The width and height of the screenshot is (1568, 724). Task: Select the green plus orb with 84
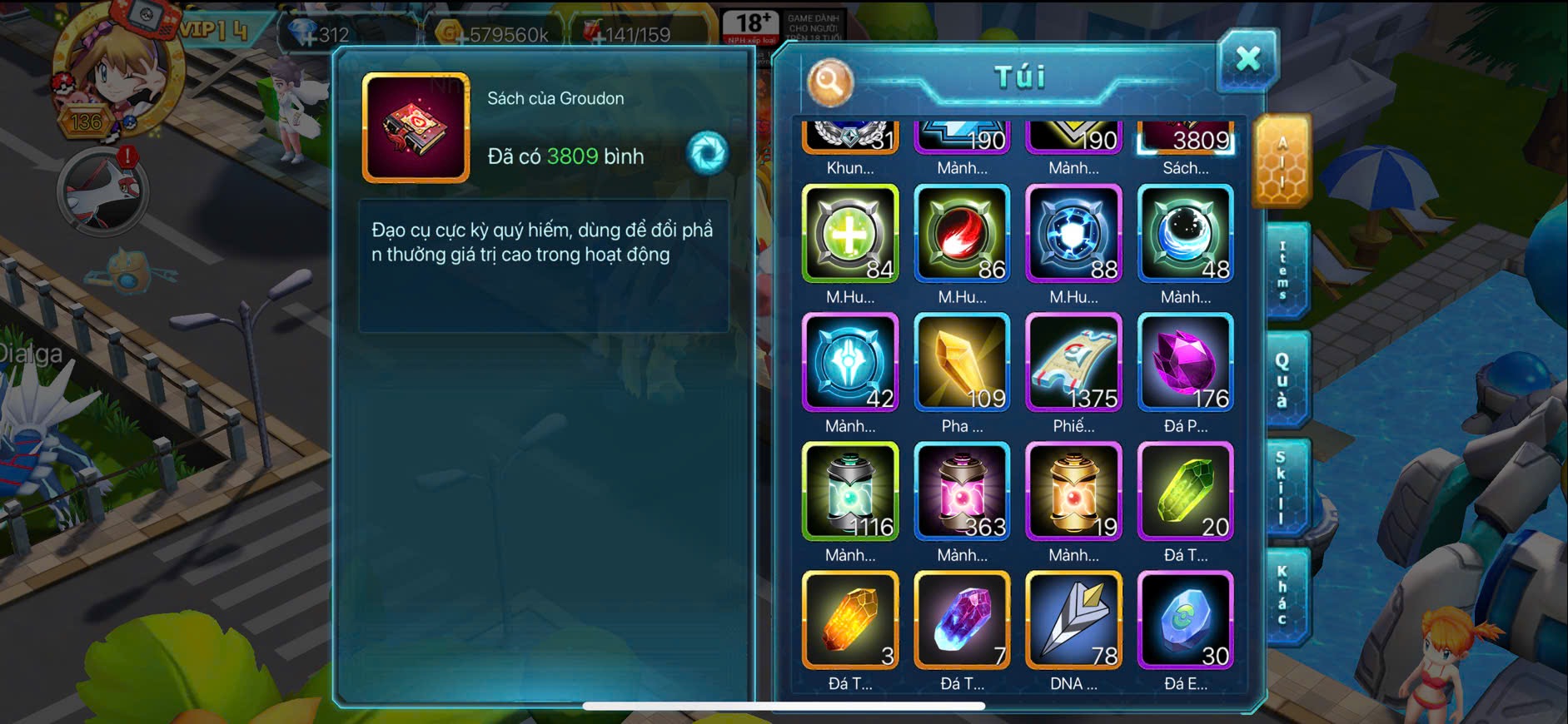point(850,234)
